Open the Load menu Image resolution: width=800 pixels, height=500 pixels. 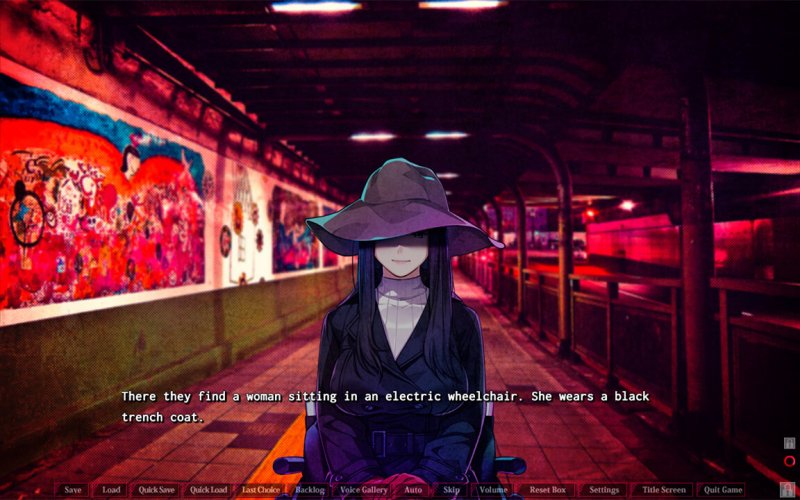tap(111, 490)
